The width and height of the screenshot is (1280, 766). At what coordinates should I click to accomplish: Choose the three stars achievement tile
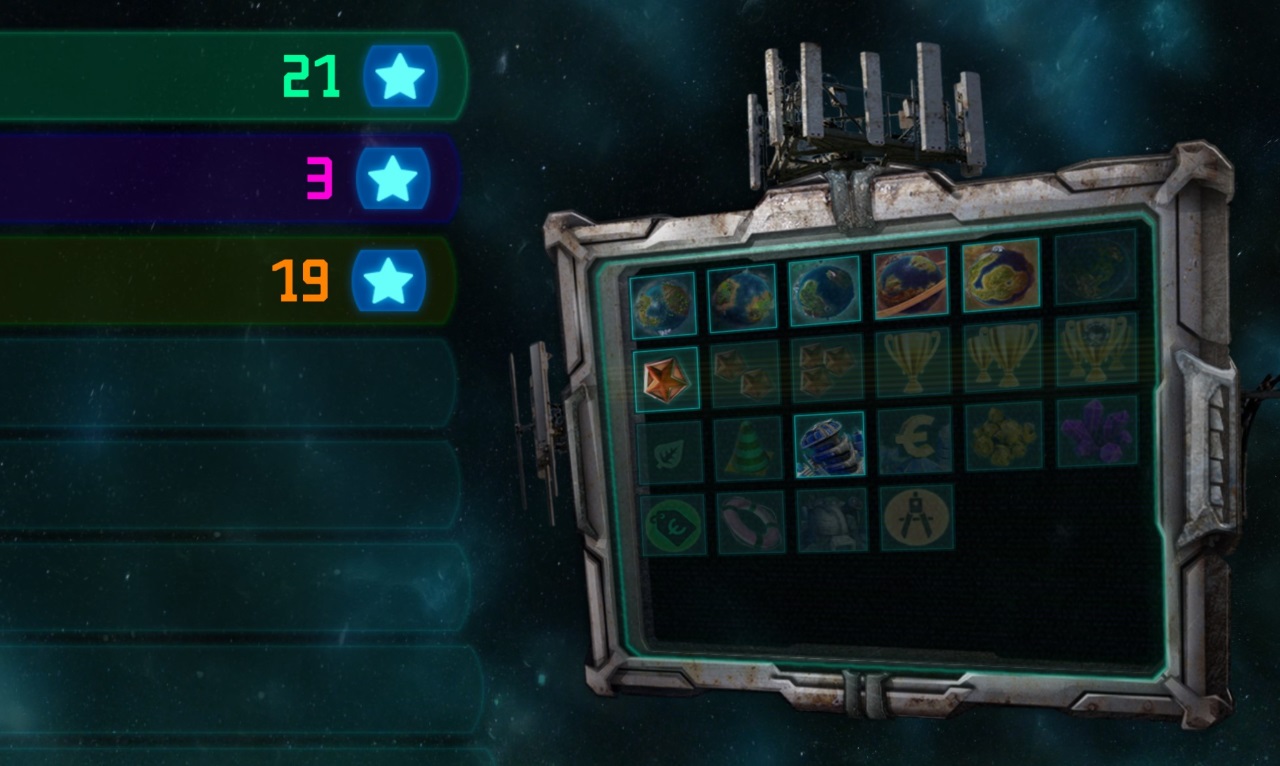(827, 367)
